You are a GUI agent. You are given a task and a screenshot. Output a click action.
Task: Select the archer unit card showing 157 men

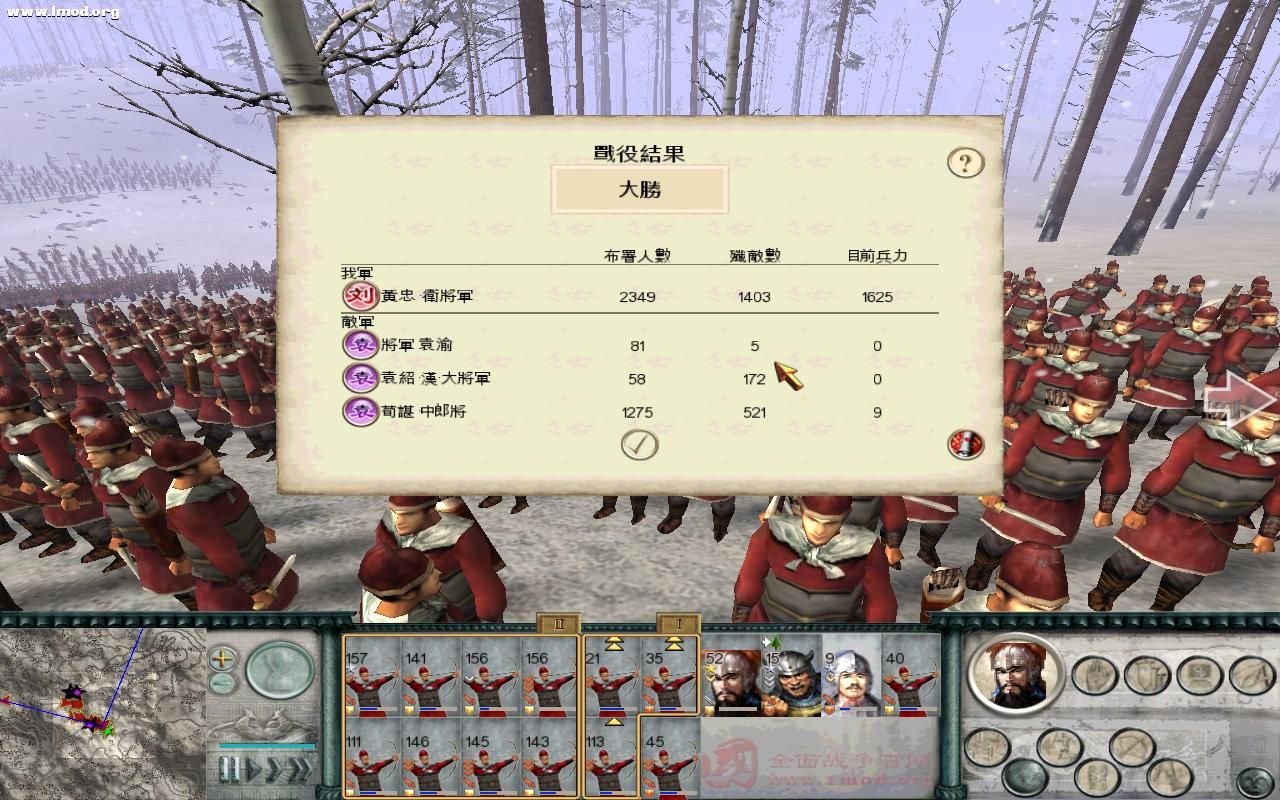(x=371, y=681)
